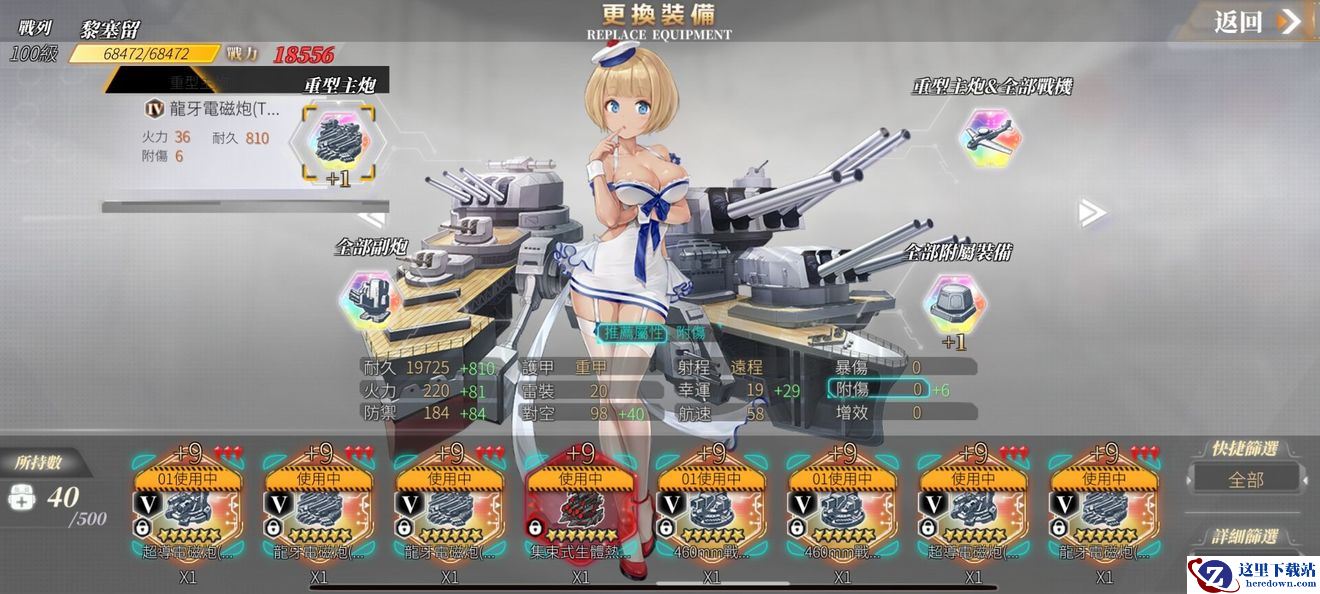Open the 詳細篩選 detailed filter
The height and width of the screenshot is (594, 1320).
[x=1245, y=537]
